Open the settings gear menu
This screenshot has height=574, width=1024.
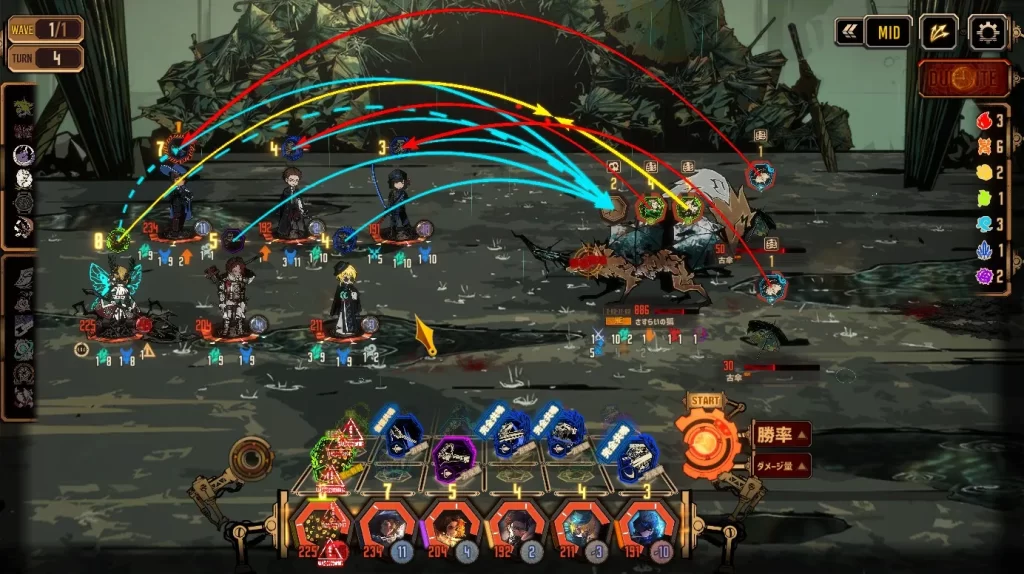pos(988,33)
